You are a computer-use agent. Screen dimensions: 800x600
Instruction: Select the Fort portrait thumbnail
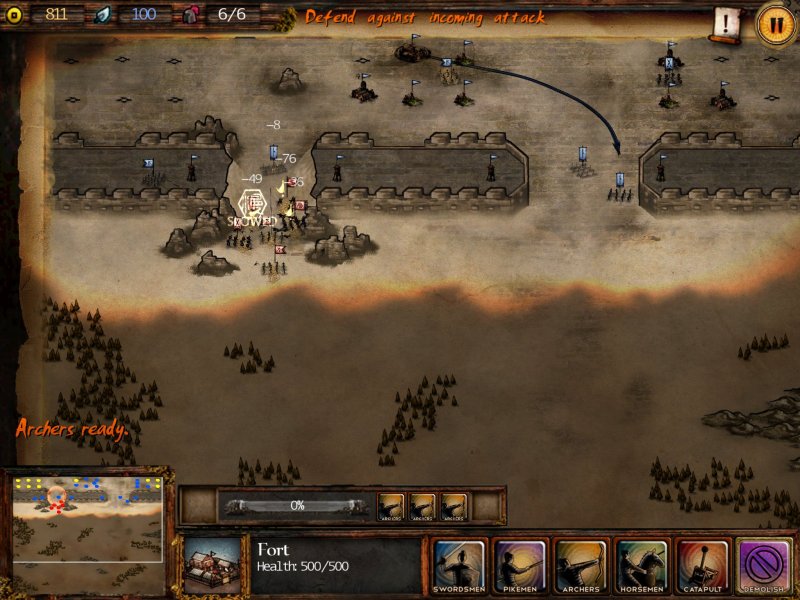[x=213, y=566]
